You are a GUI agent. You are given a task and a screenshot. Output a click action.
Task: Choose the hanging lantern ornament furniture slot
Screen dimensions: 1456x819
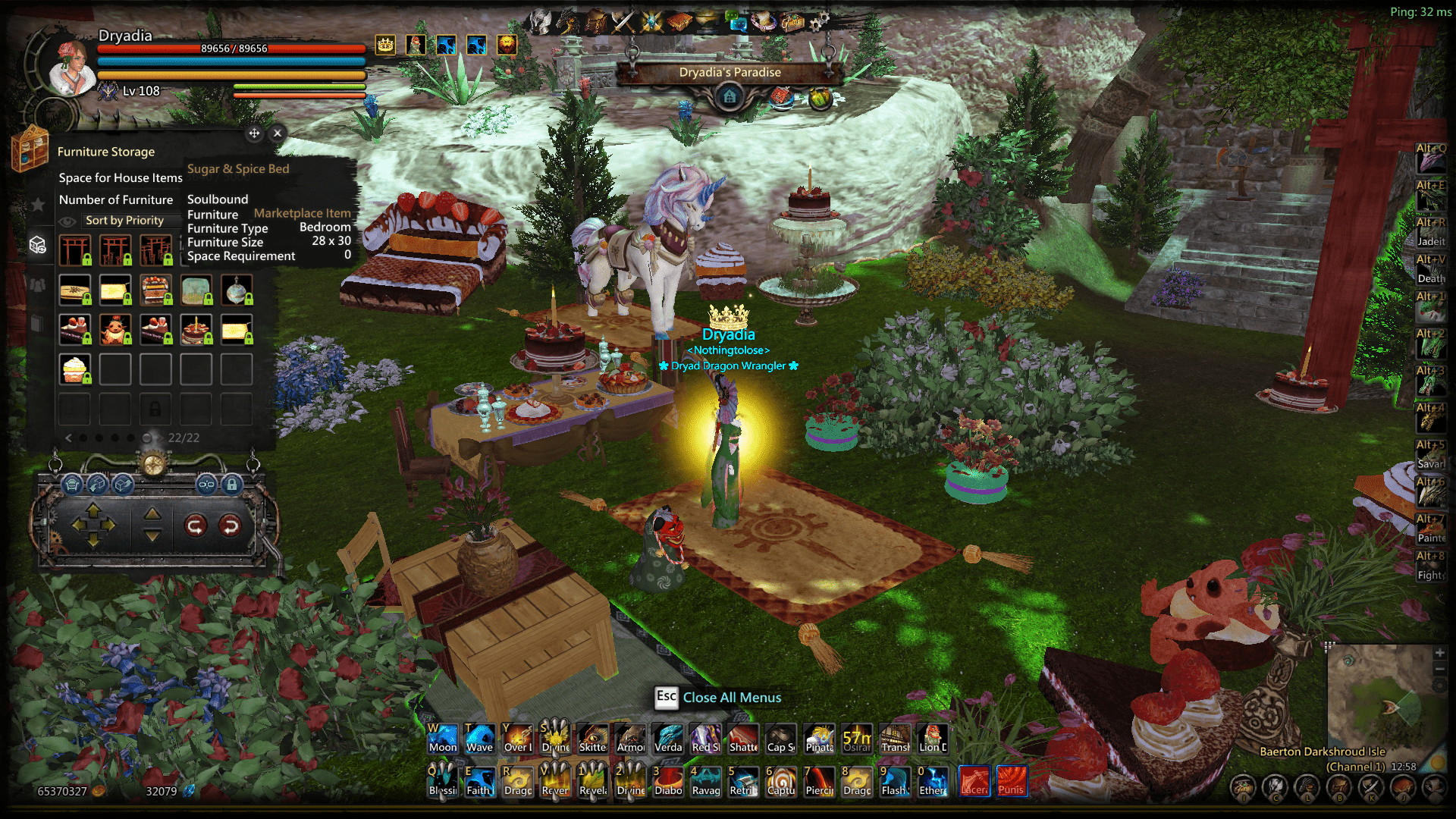pos(237,290)
